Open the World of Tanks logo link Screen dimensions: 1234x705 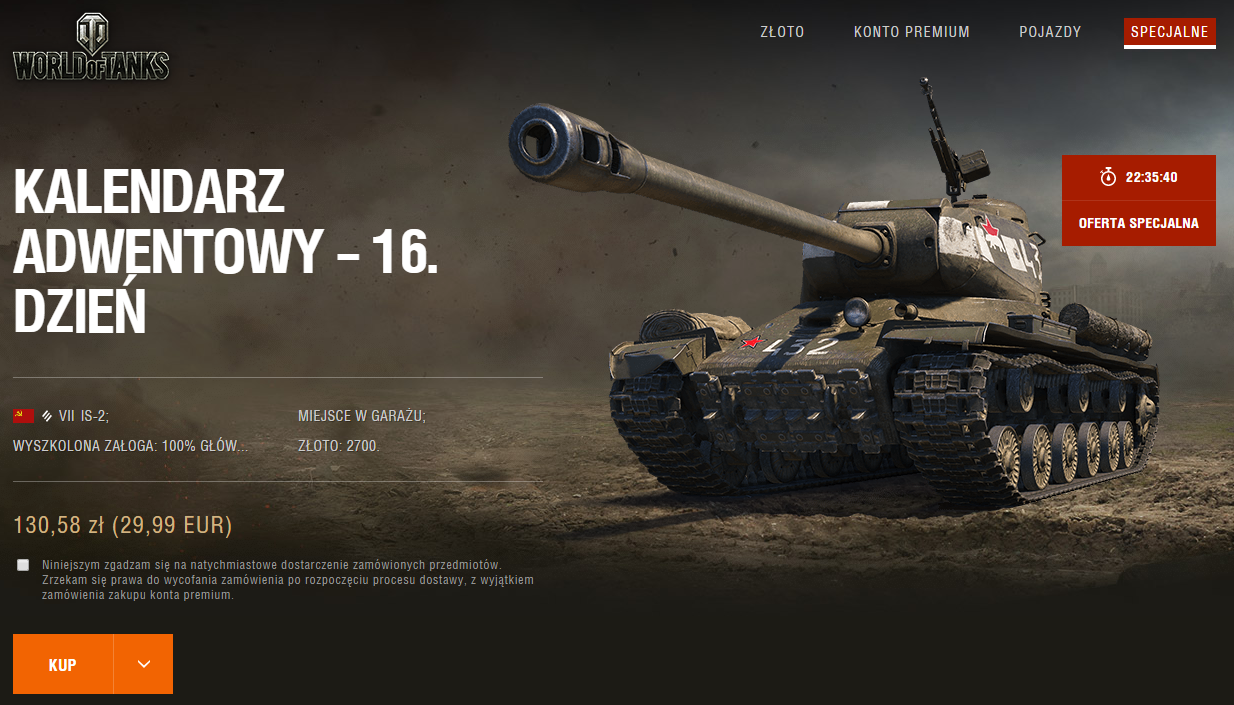[91, 48]
